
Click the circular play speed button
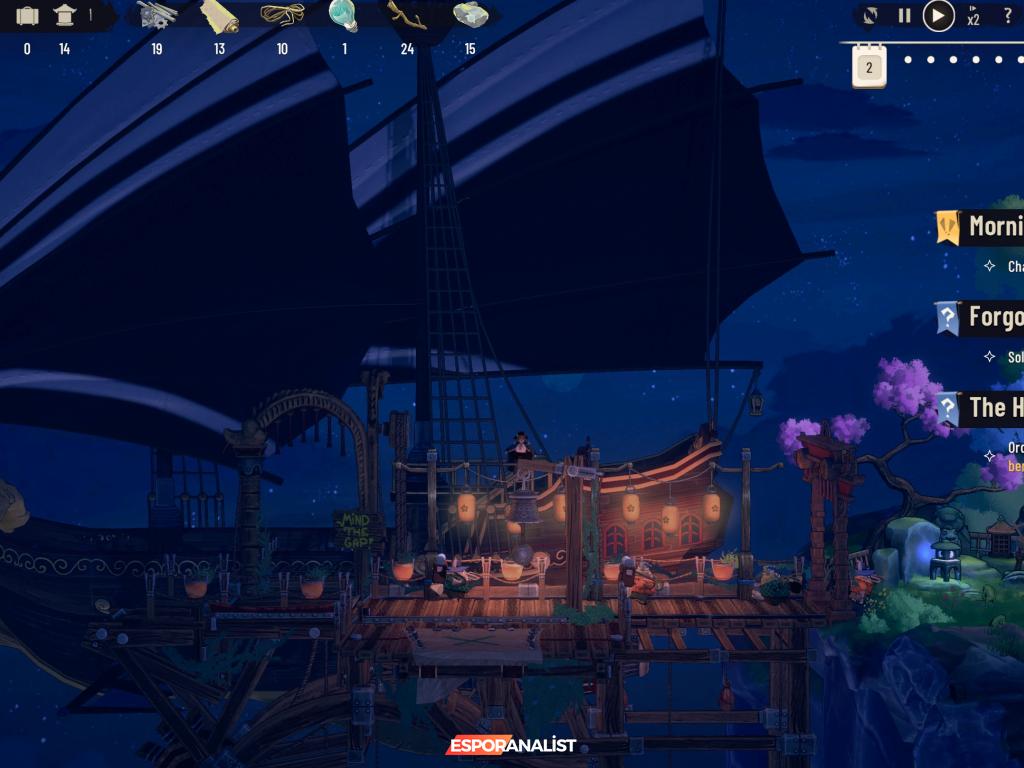(x=938, y=16)
